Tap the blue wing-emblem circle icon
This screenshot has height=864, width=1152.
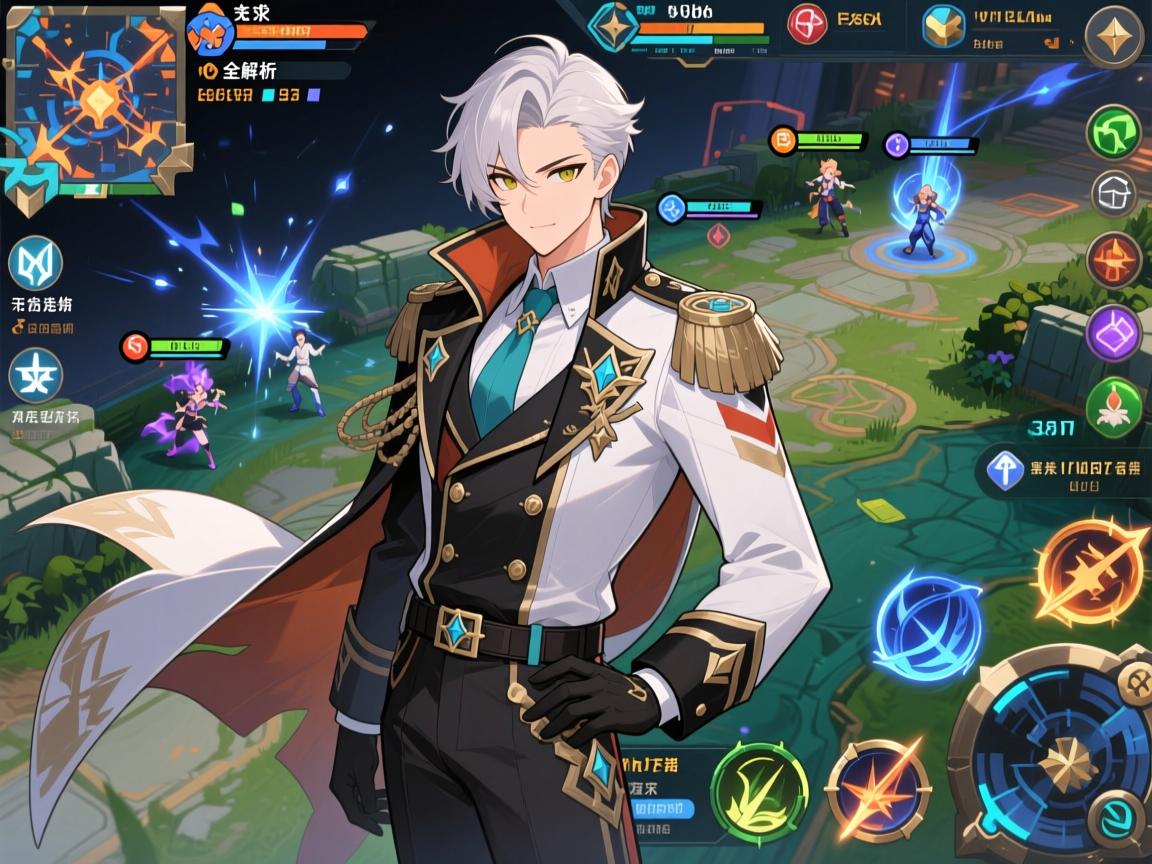[x=36, y=264]
